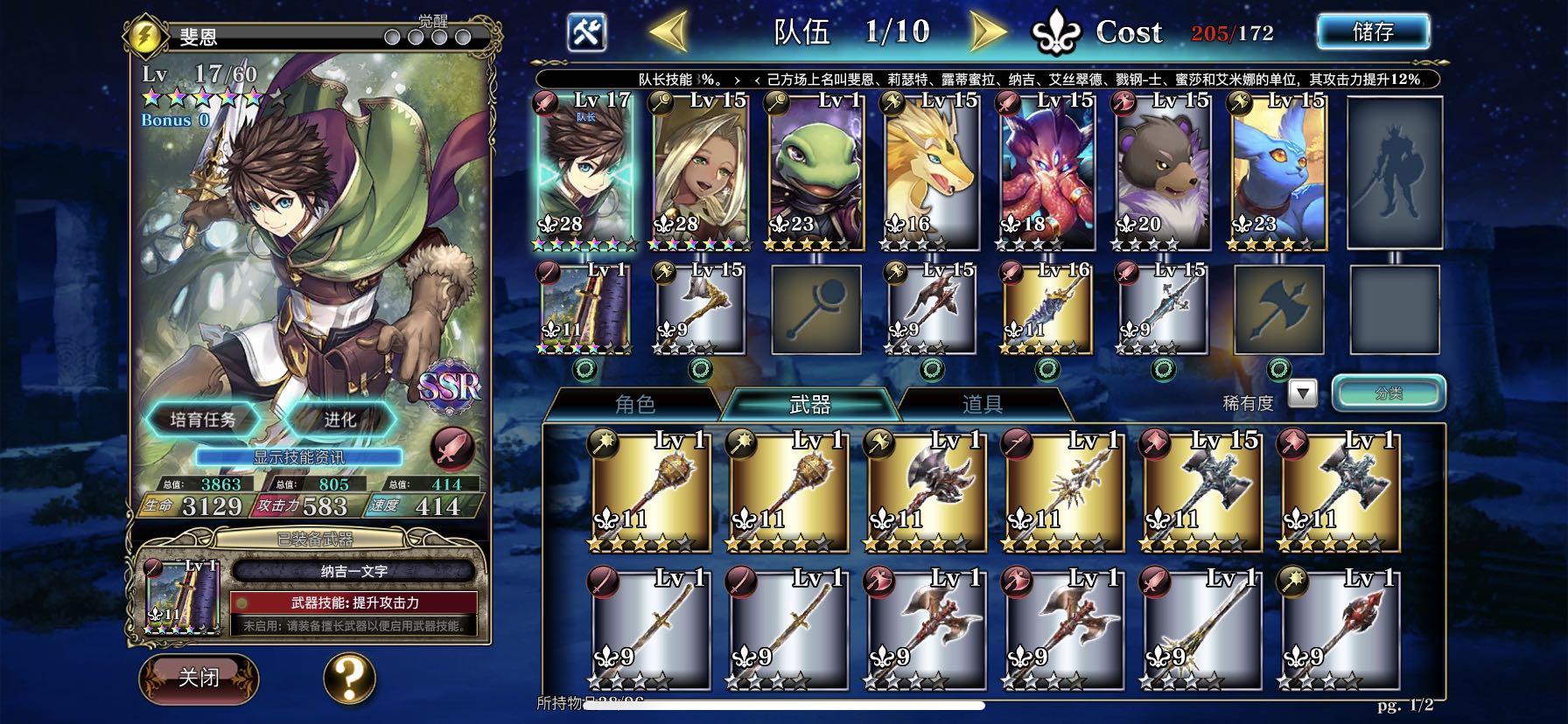1568x724 pixels.
Task: Save the team with the 储存 button
Action: [1372, 32]
